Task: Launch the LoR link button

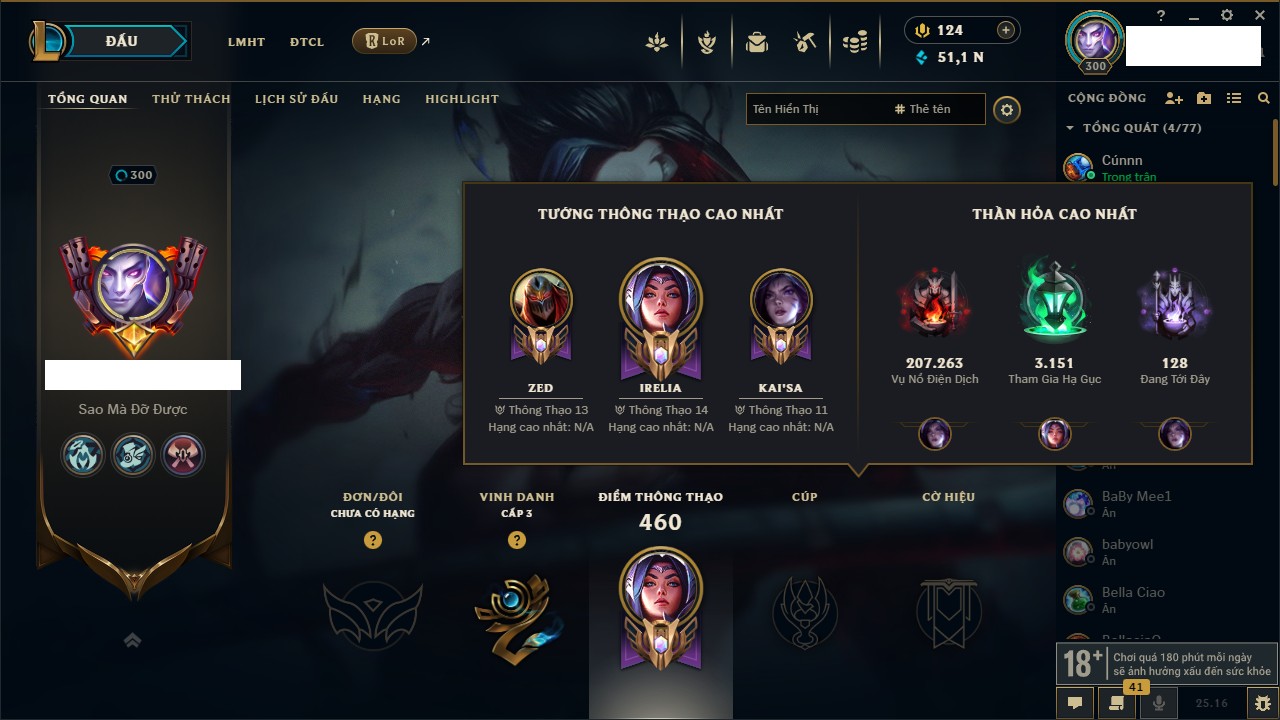Action: point(384,41)
